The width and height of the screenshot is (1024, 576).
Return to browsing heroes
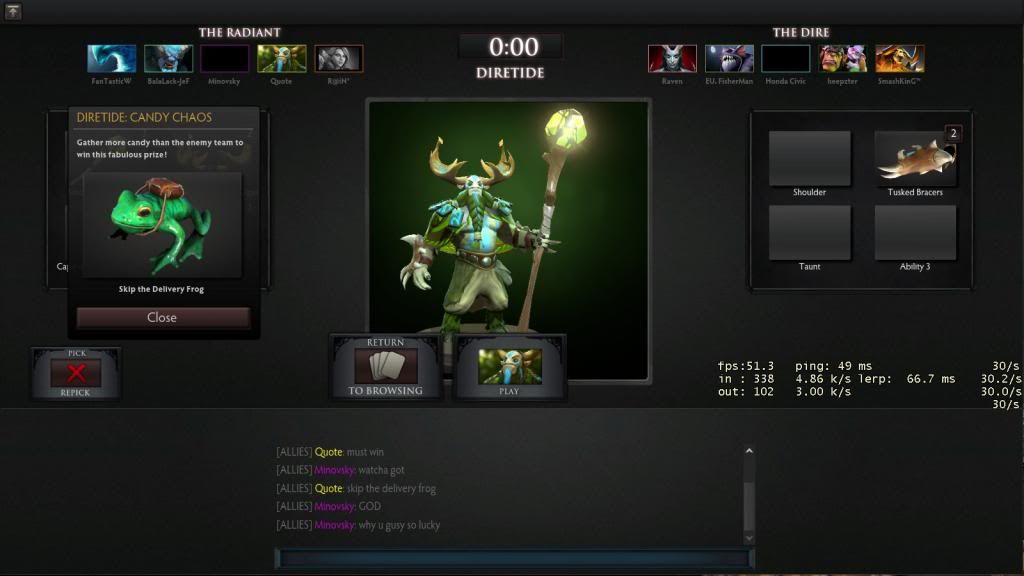pos(385,366)
